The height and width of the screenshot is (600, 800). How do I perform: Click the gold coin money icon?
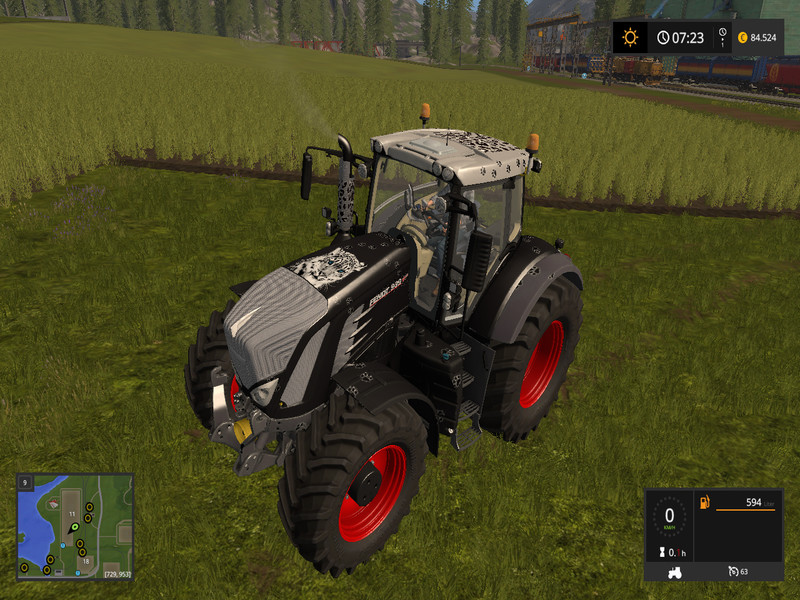(742, 38)
